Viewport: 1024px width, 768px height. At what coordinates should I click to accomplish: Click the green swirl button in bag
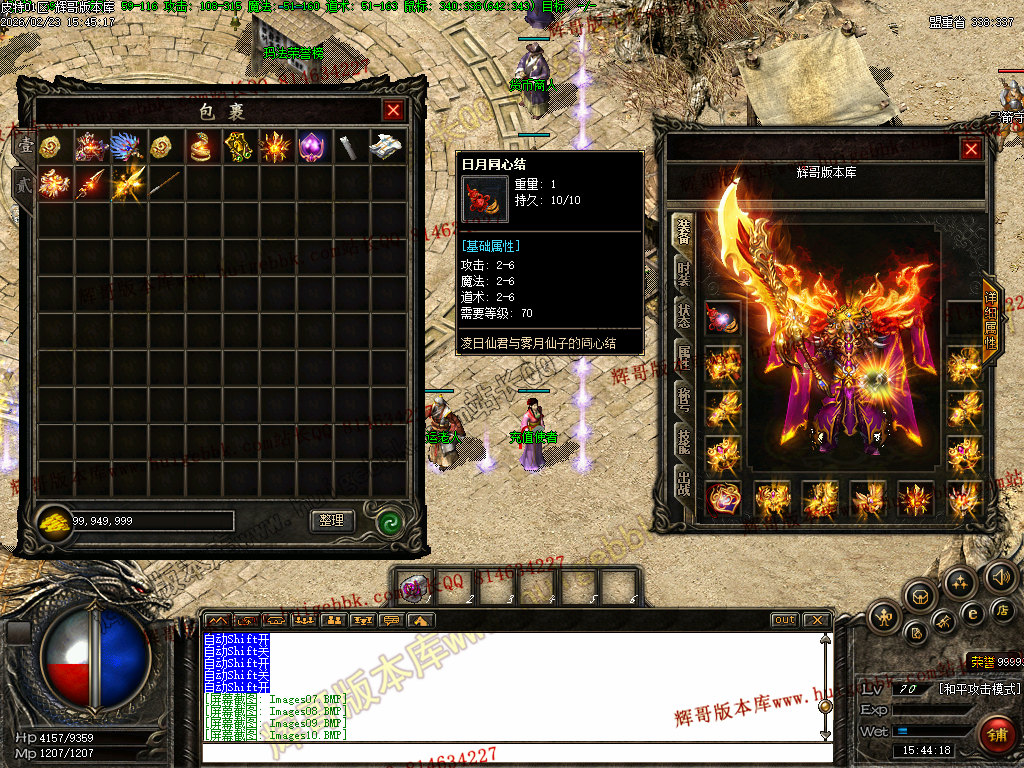[x=390, y=521]
